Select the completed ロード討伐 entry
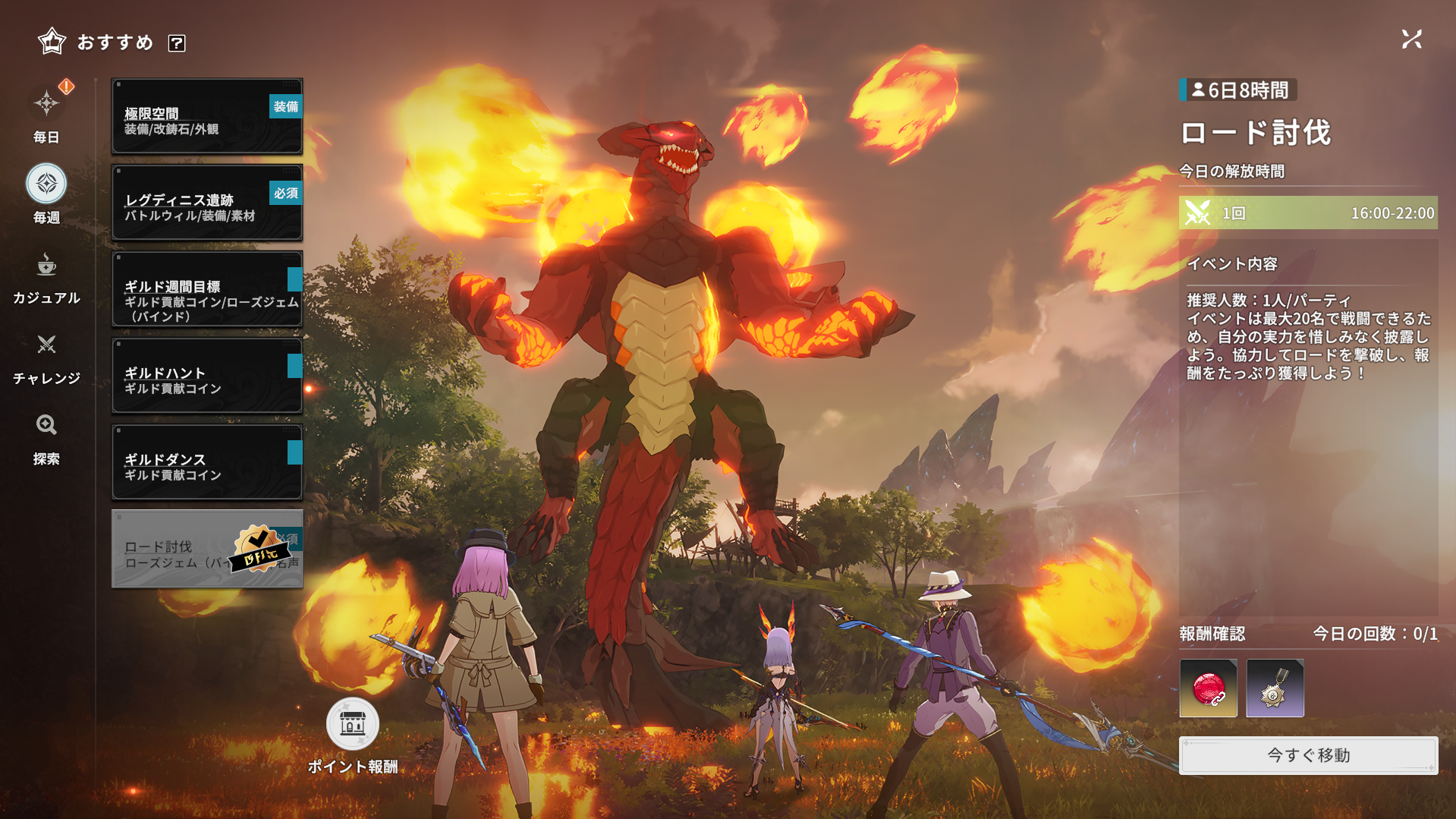The image size is (1456, 819). click(x=206, y=549)
